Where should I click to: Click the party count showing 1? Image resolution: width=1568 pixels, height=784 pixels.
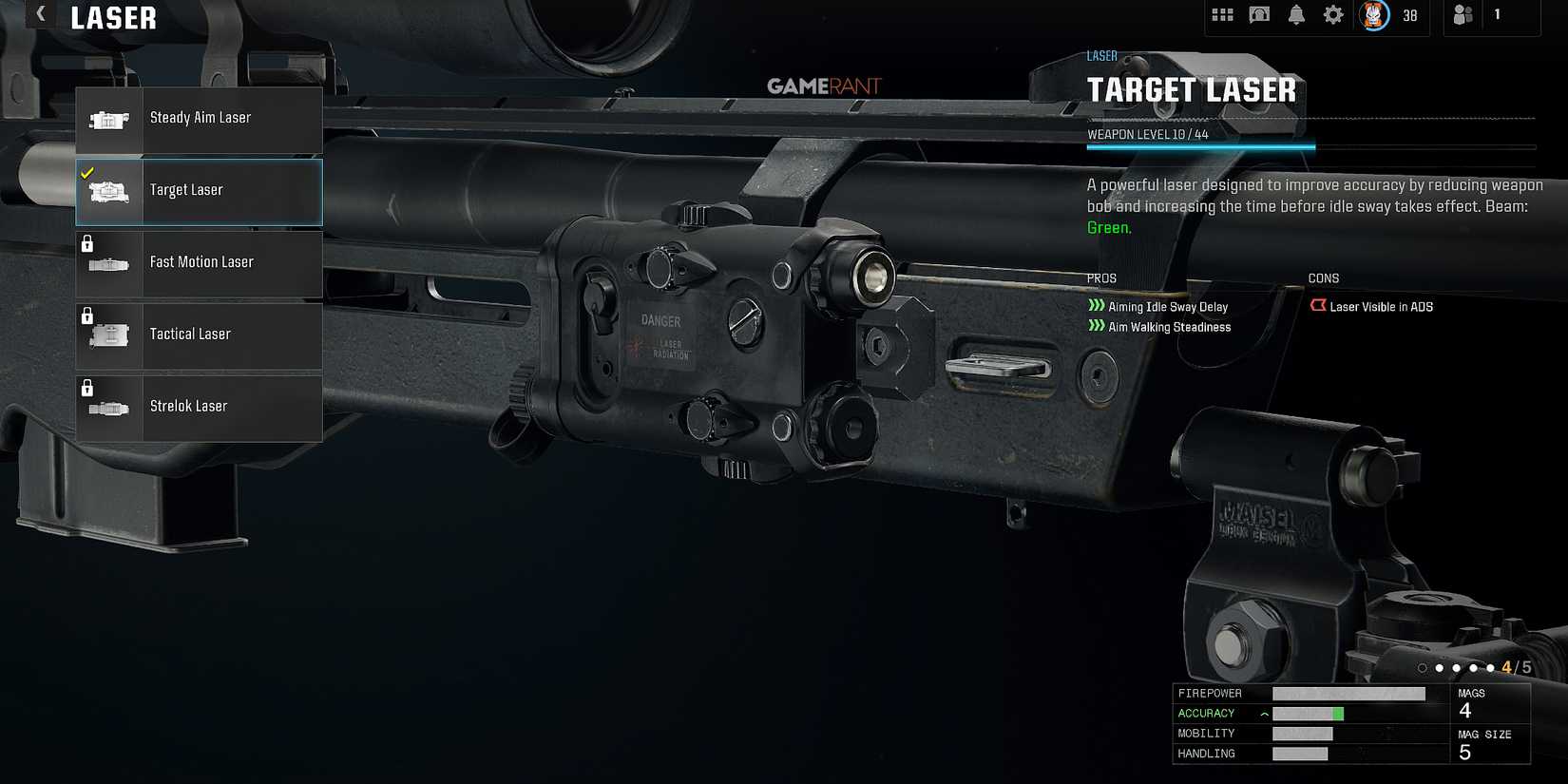1497,15
